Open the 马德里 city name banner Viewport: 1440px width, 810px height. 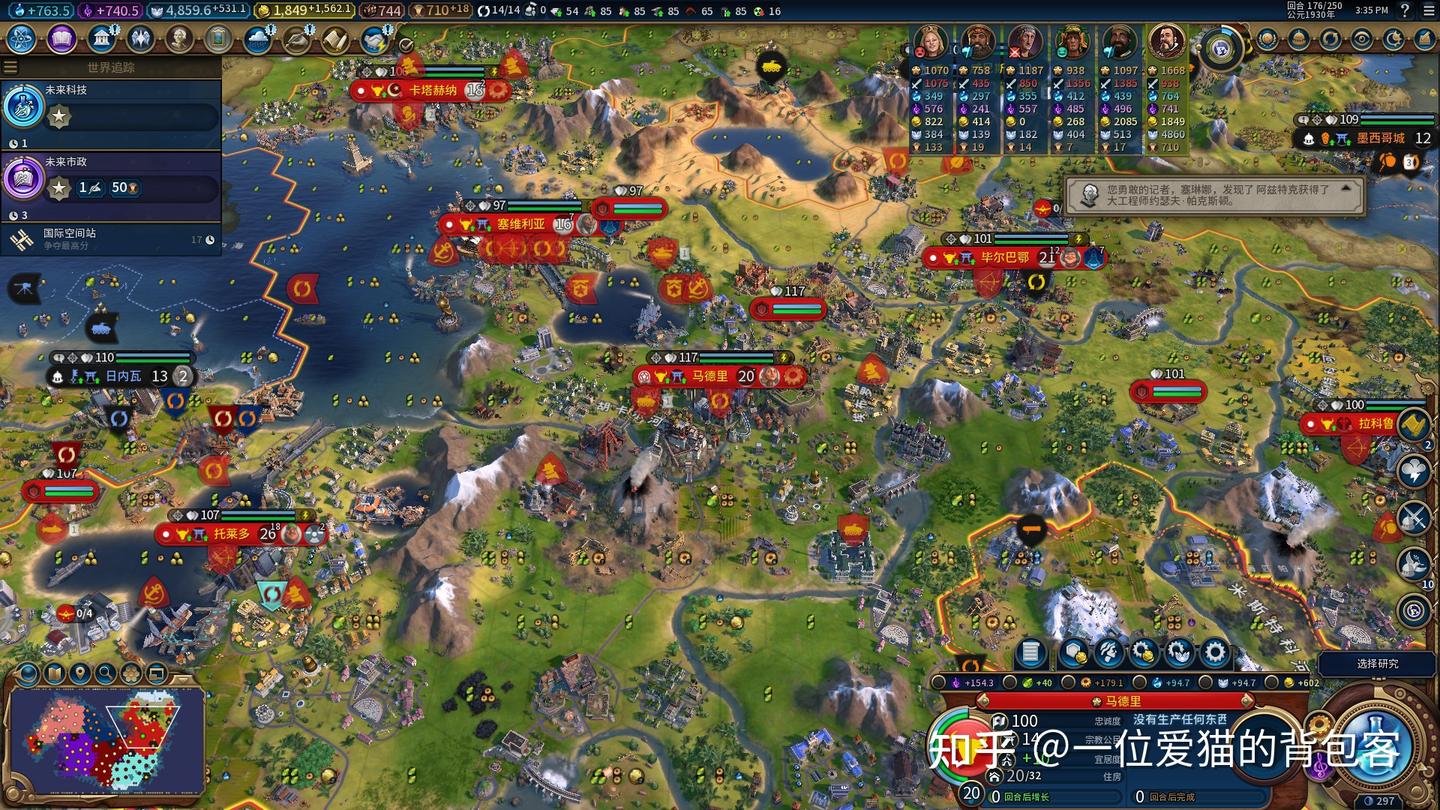pyautogui.click(x=1123, y=702)
